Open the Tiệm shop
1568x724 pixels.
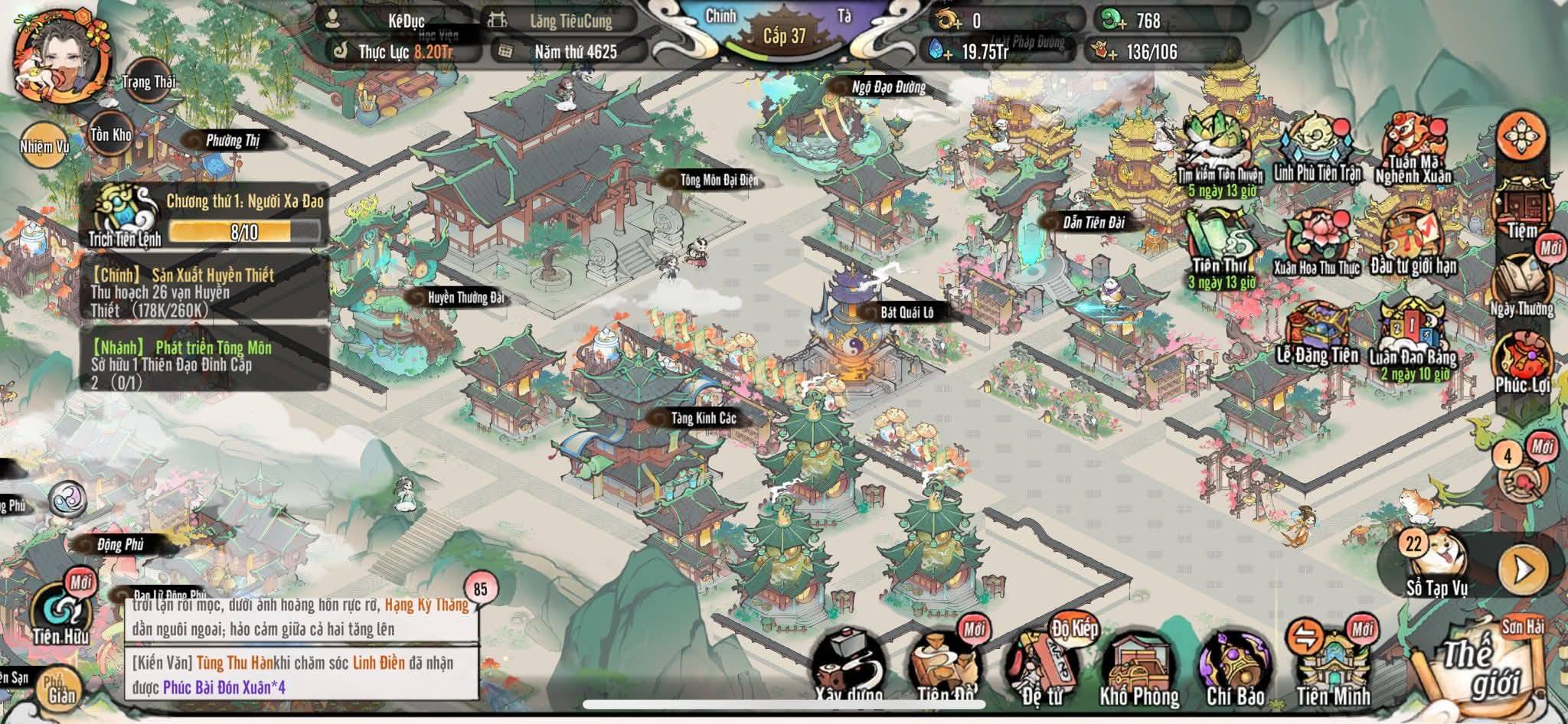click(1522, 208)
